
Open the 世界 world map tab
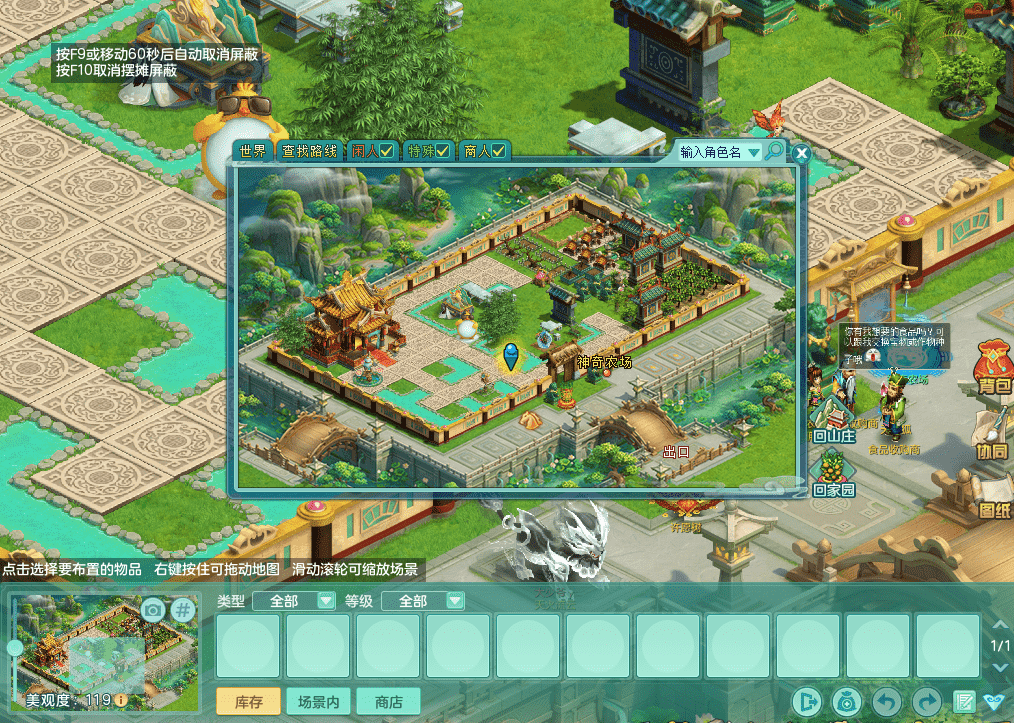point(253,151)
